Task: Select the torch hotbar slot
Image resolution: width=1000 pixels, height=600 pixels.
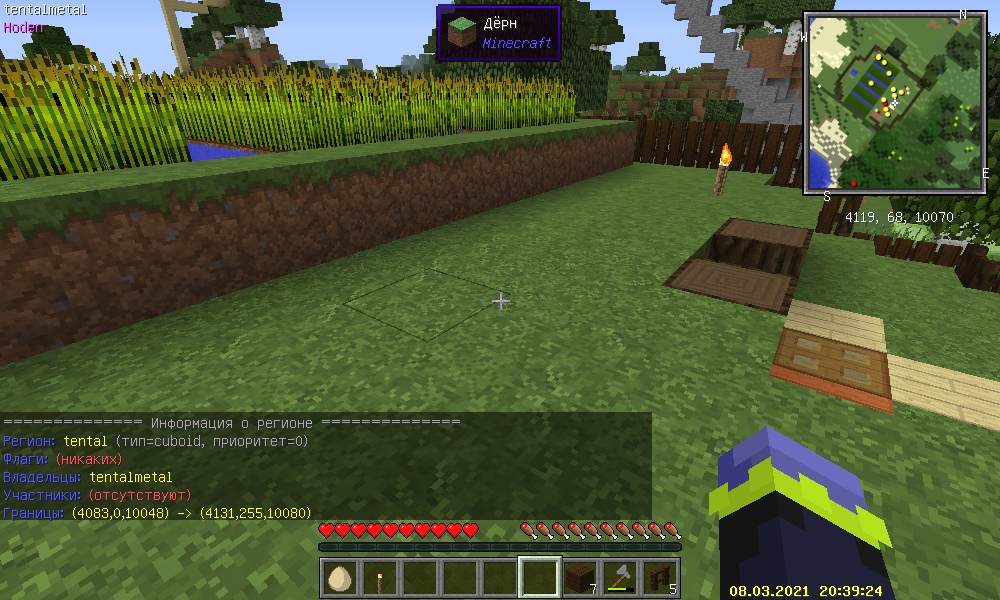Action: [380, 578]
